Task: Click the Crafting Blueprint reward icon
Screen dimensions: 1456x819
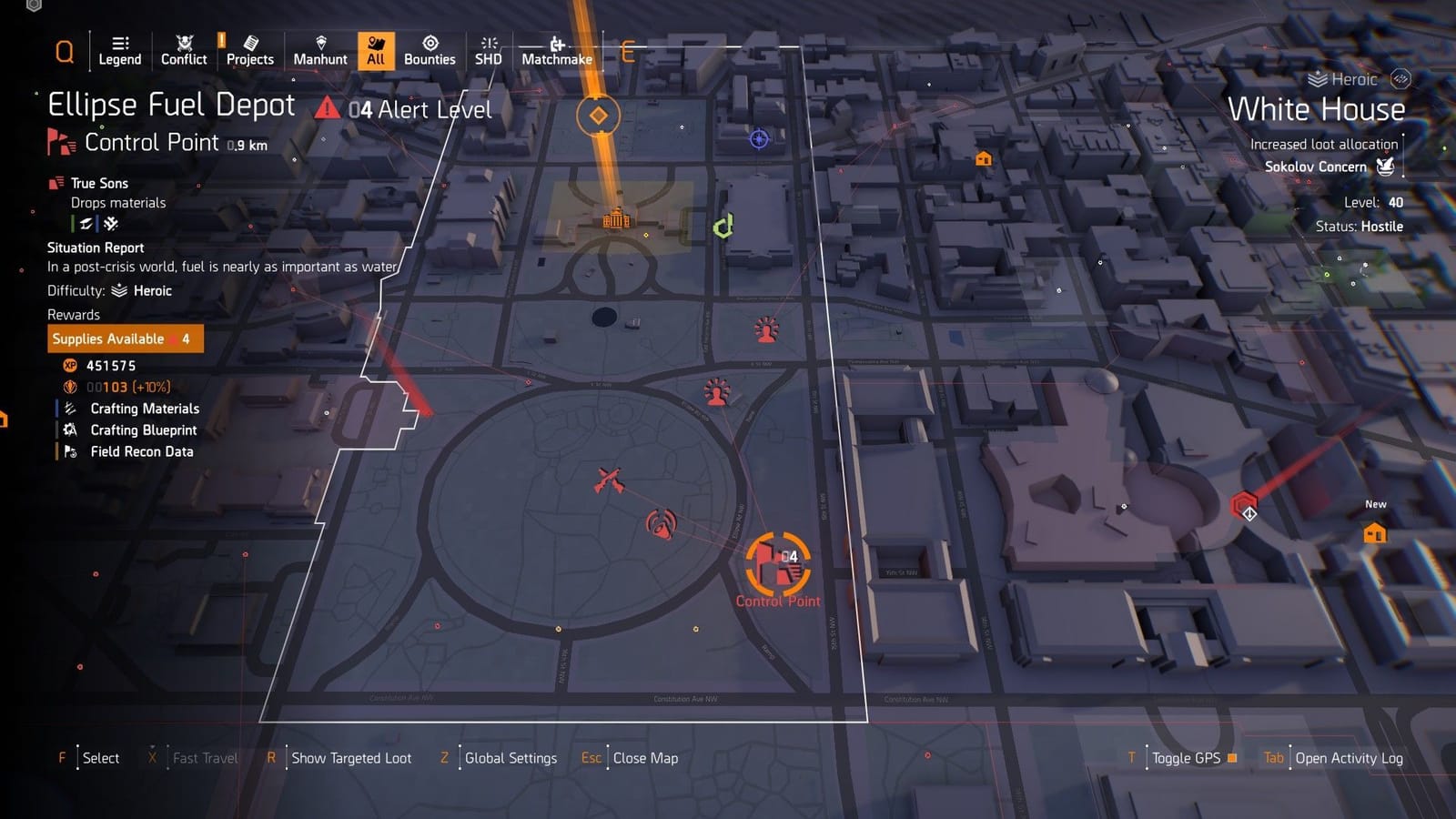Action: pos(69,430)
